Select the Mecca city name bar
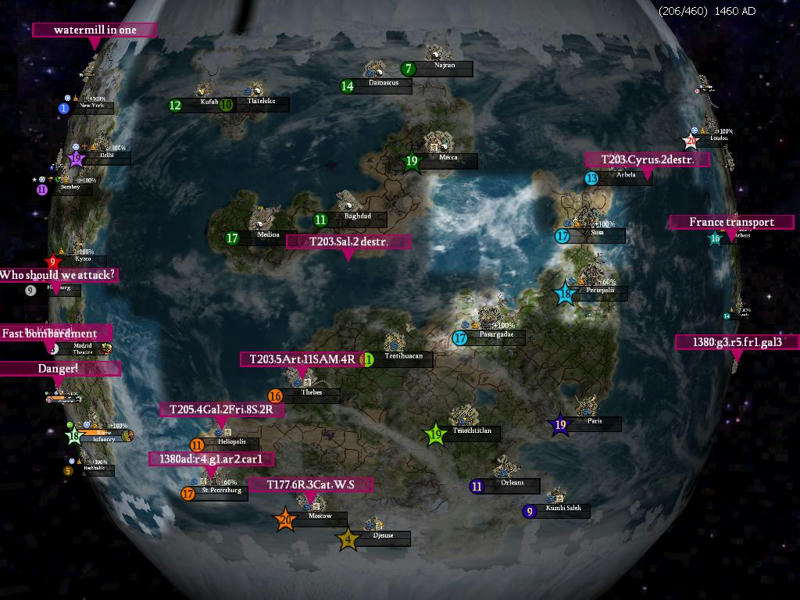The image size is (800, 600). coord(447,161)
